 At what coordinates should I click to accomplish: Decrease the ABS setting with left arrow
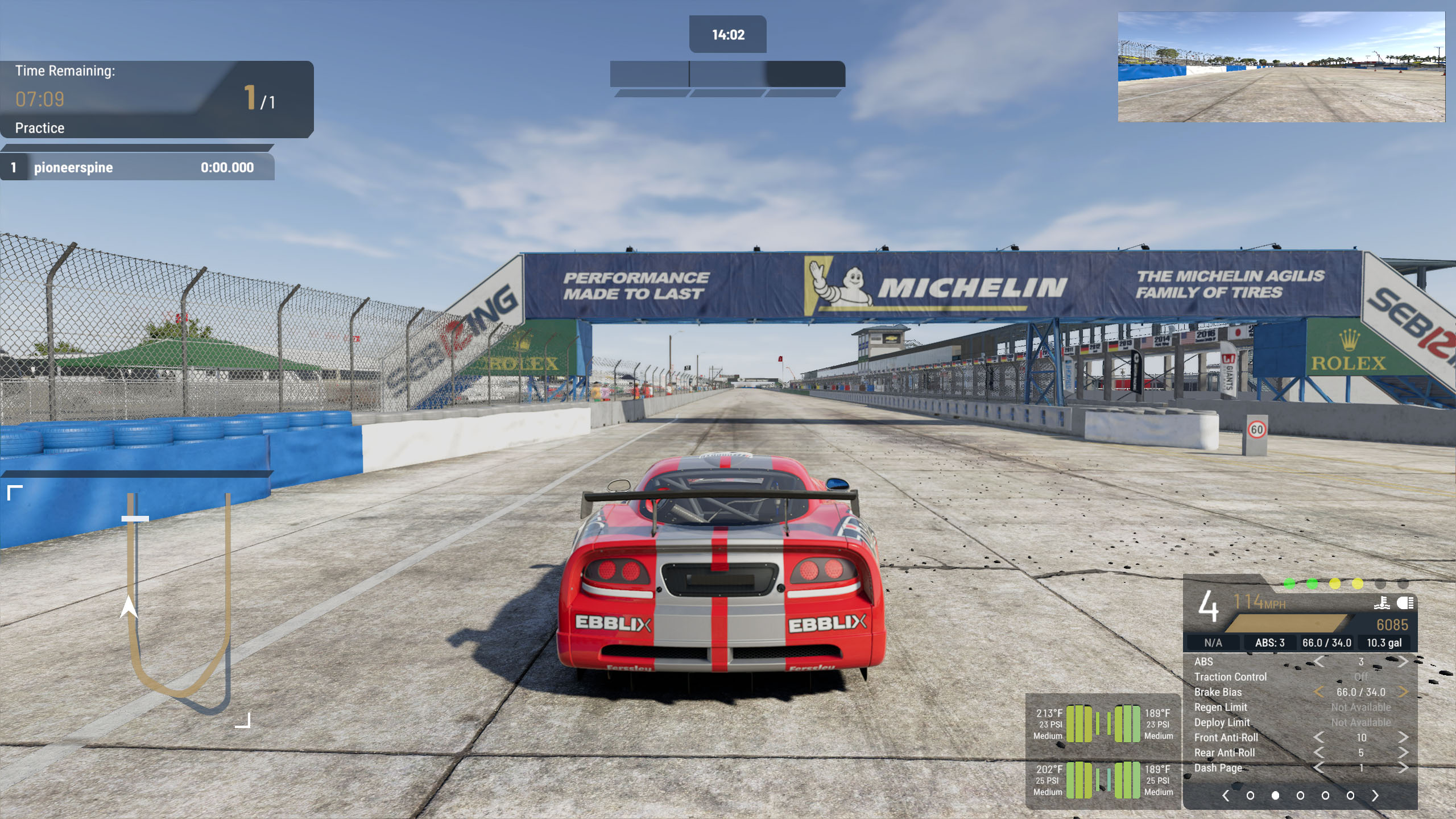pyautogui.click(x=1319, y=661)
